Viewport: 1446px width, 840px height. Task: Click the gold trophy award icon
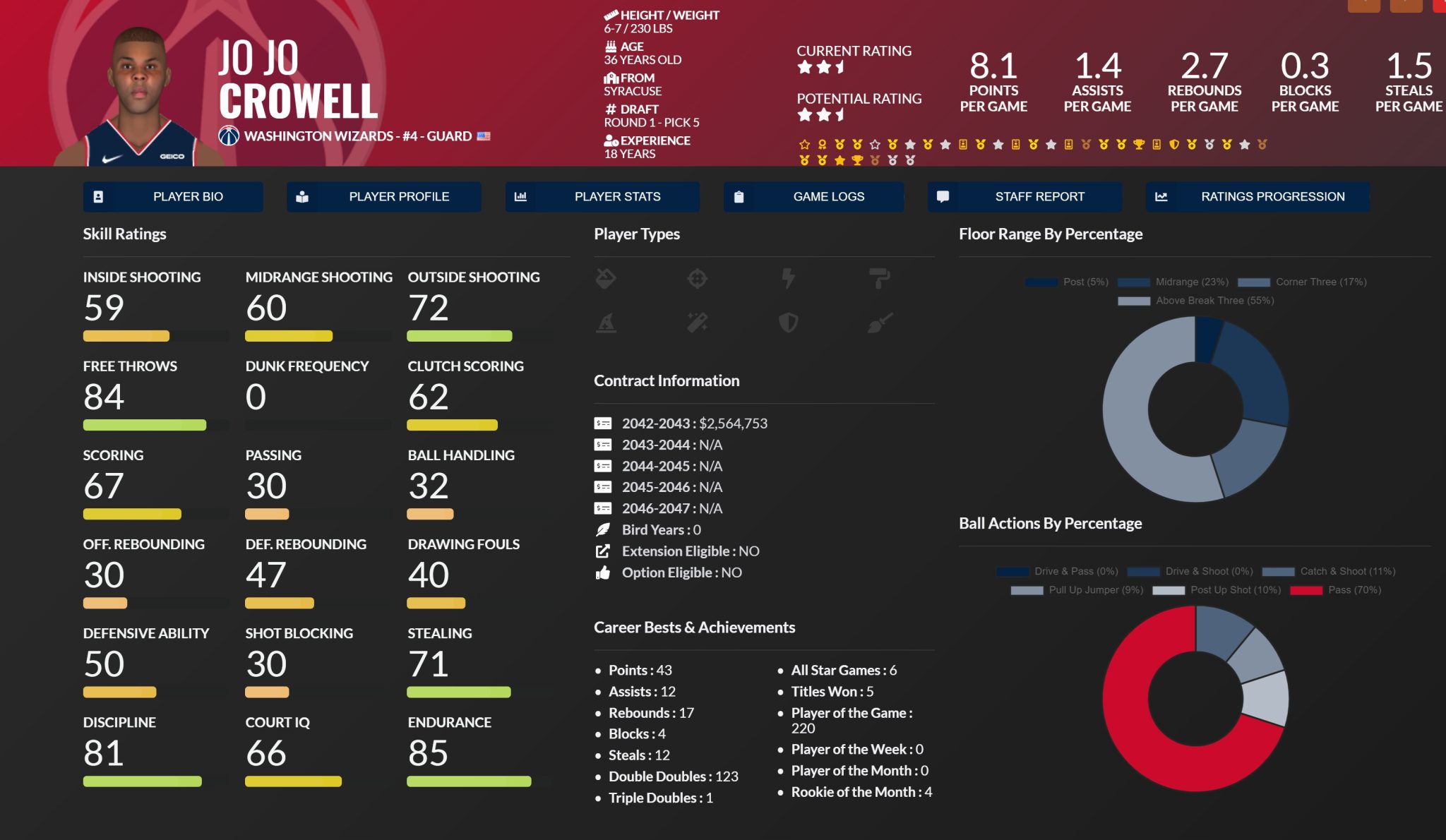[x=1139, y=145]
